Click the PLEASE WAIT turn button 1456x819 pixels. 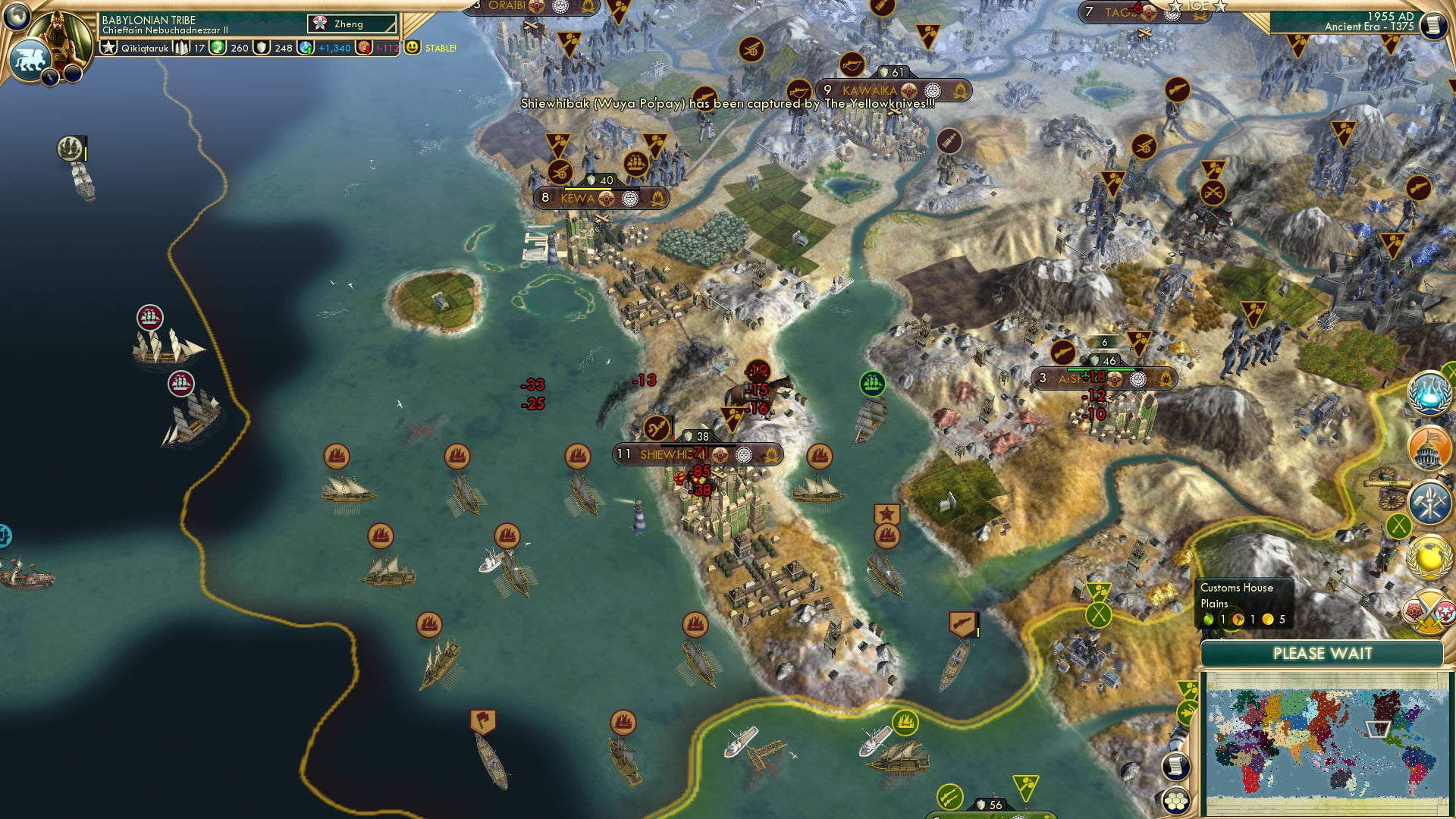pyautogui.click(x=1322, y=654)
